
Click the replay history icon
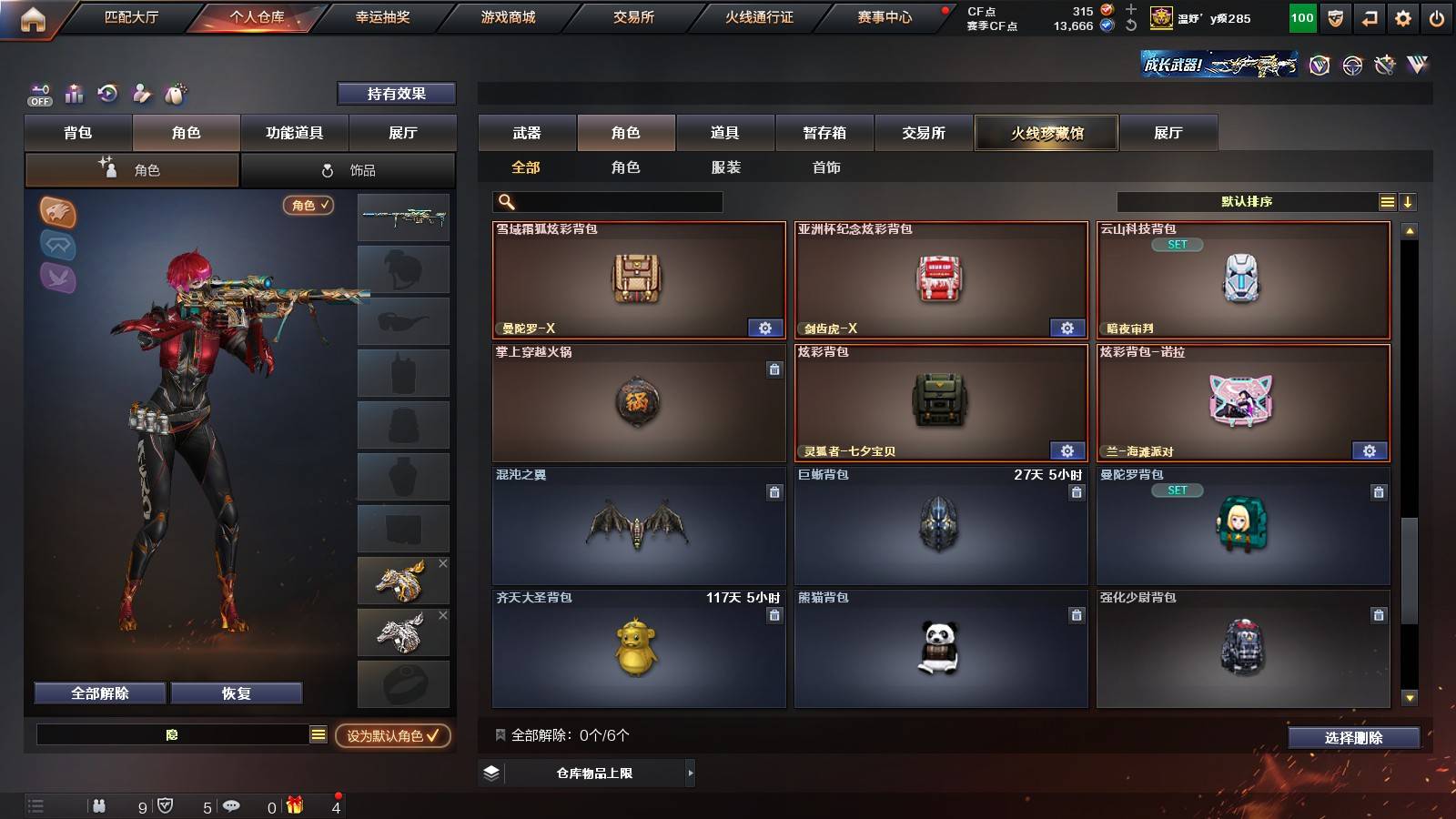pos(108,93)
